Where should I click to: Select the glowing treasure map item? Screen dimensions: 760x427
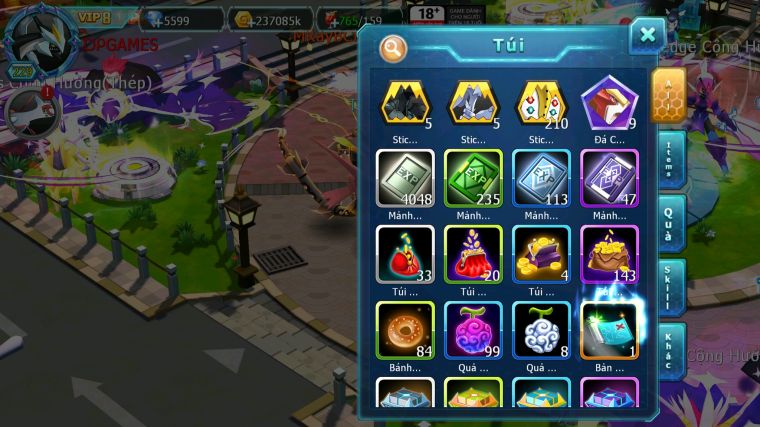[x=609, y=329]
